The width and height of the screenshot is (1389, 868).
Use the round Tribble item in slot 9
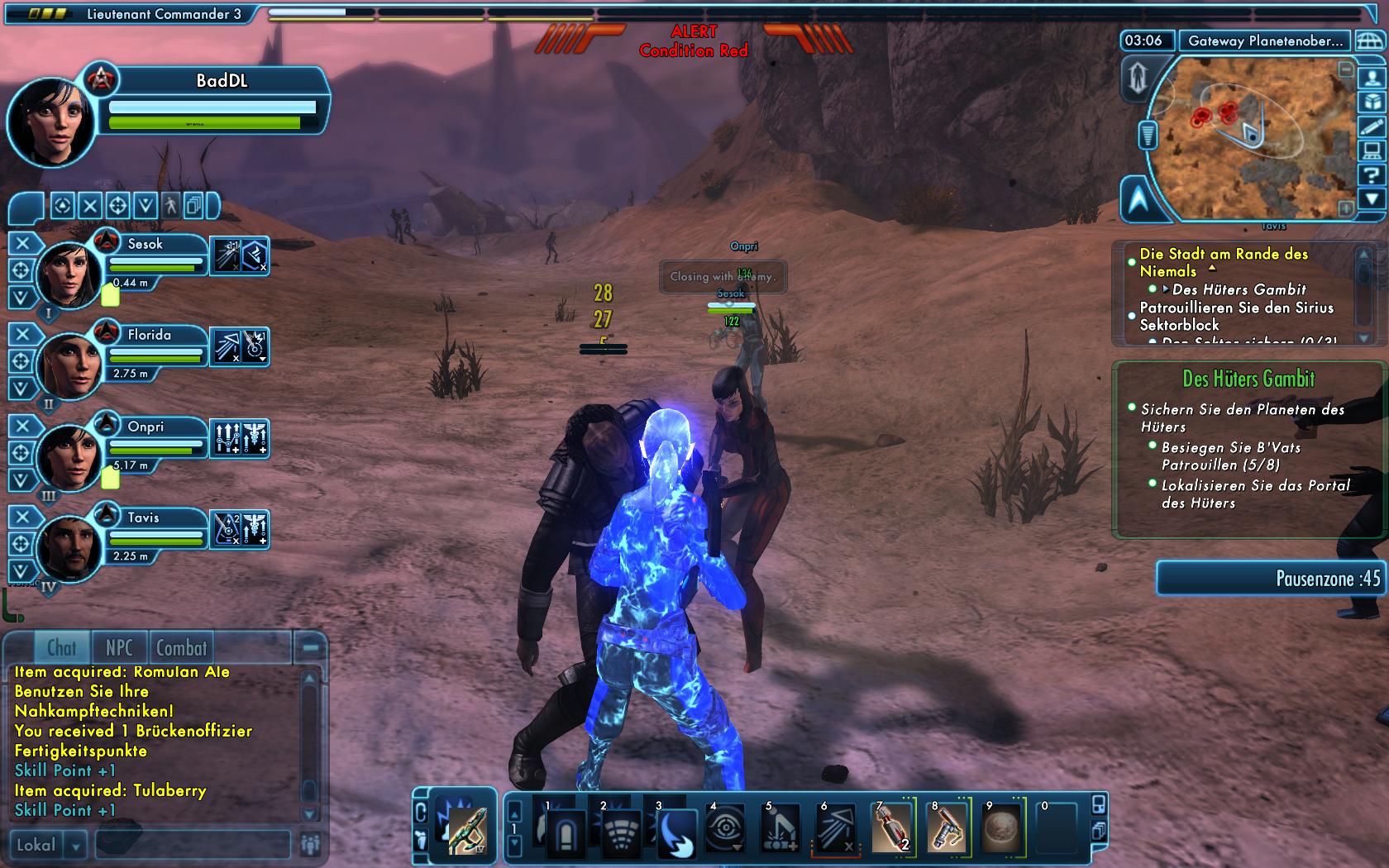[x=1001, y=827]
